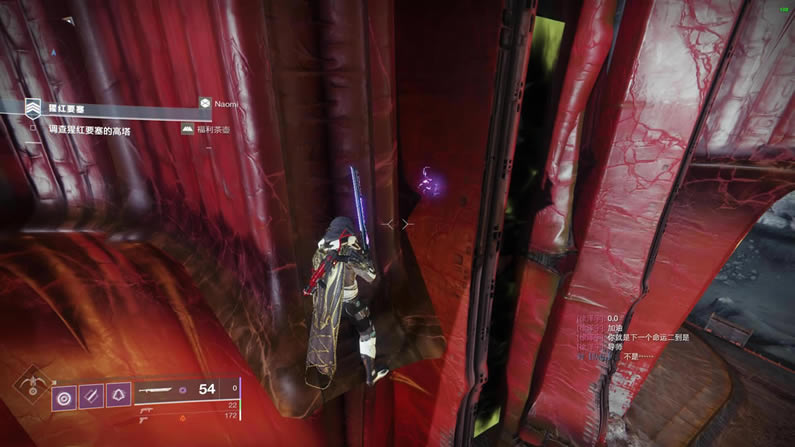This screenshot has width=795, height=447.
Task: Use the circular grenade ability icon
Action: click(x=63, y=396)
